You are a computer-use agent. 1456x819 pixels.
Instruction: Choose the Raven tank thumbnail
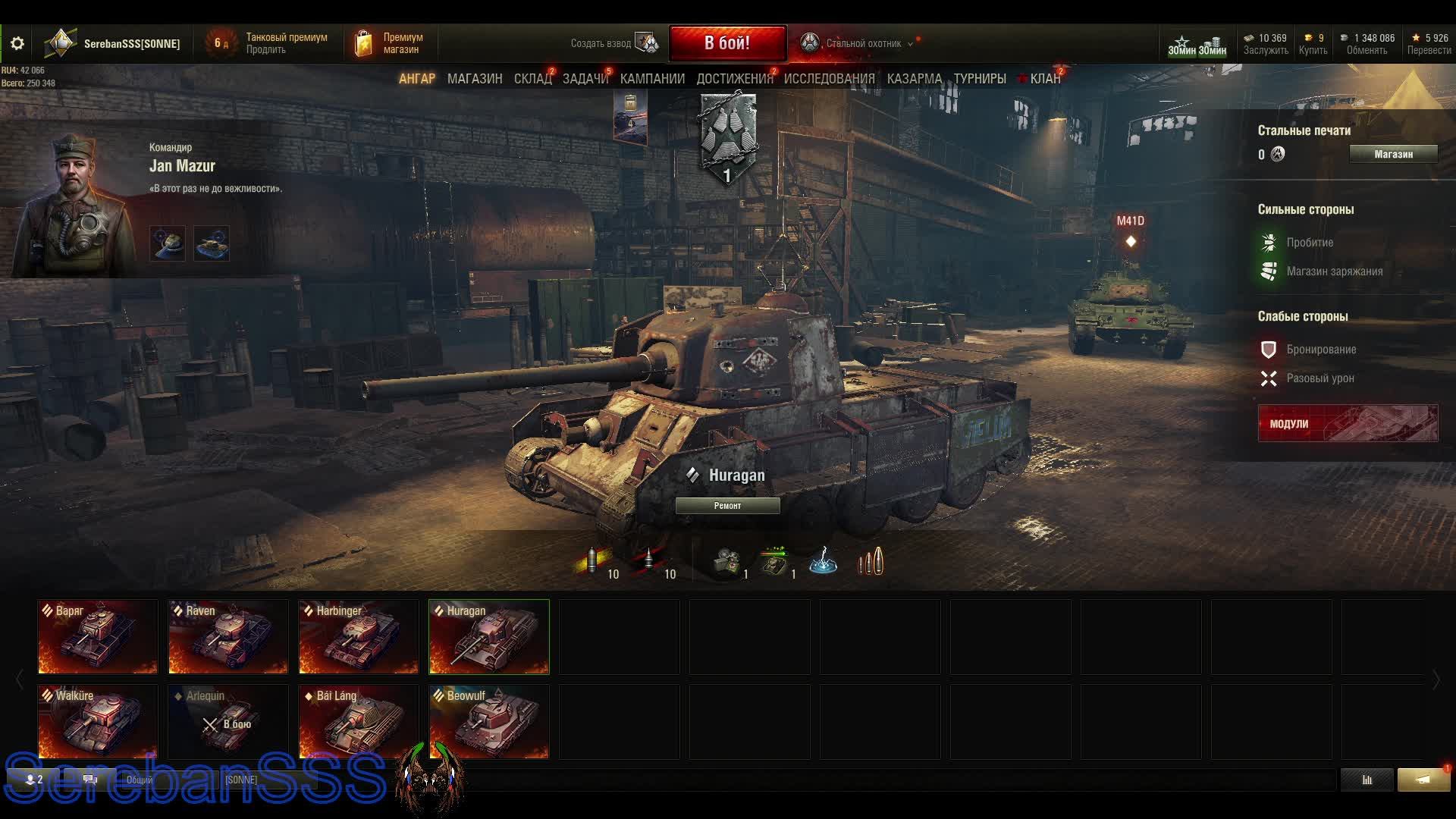coord(228,637)
